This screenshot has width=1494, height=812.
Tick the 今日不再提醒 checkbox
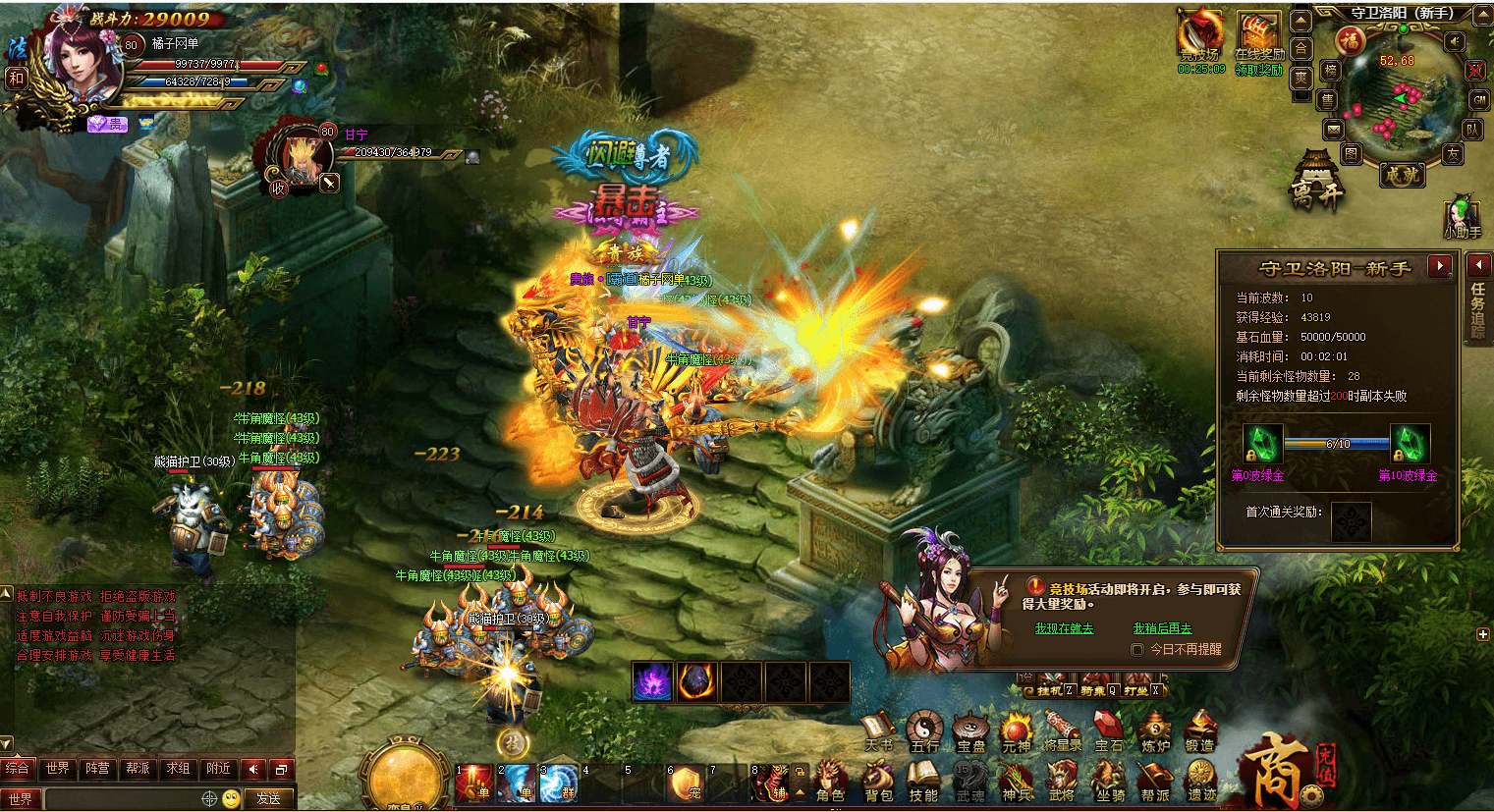point(1137,650)
